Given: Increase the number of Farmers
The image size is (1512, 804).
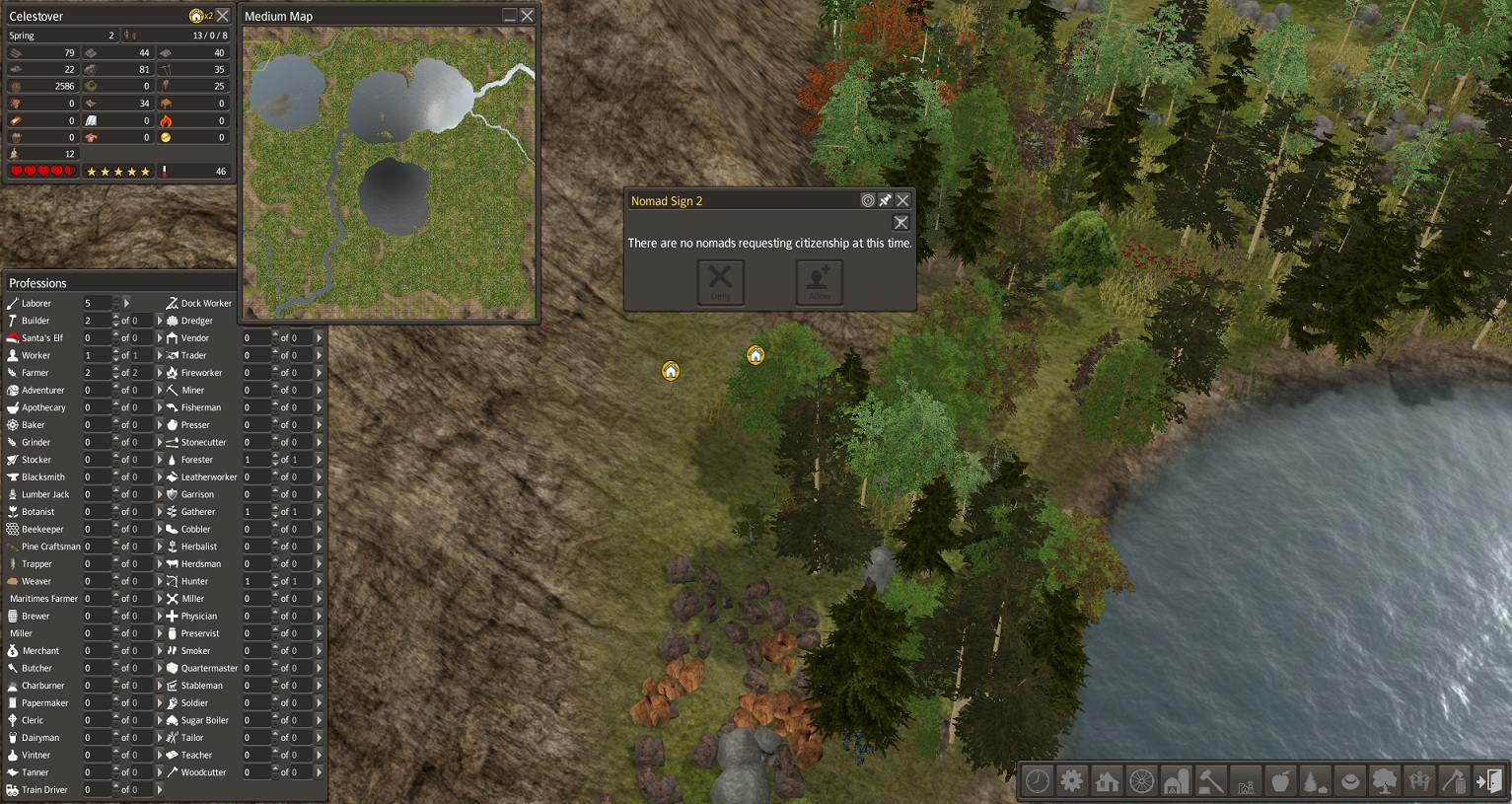Looking at the screenshot, I should tap(116, 369).
